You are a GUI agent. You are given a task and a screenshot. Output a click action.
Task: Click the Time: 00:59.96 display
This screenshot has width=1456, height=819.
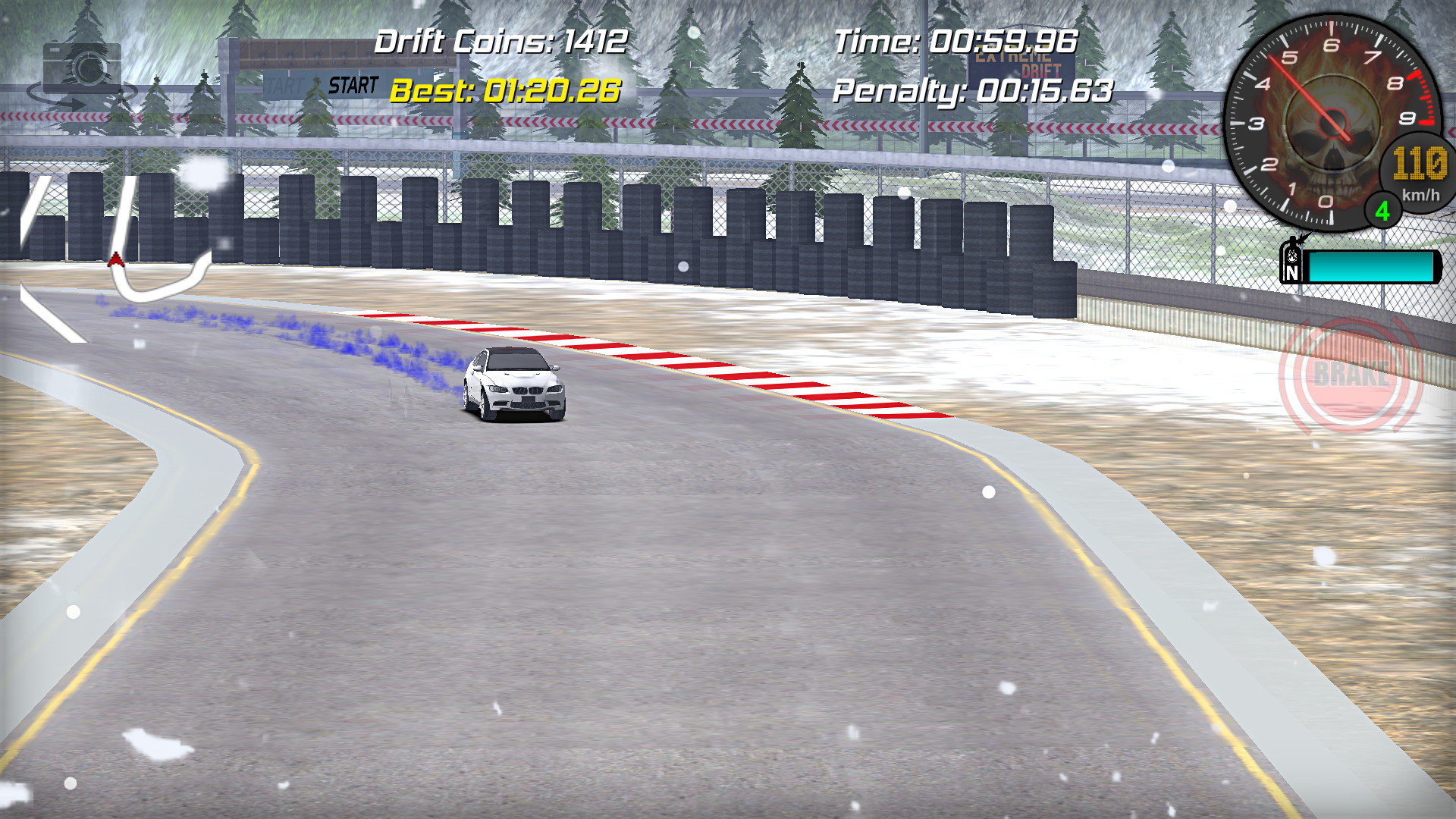[x=955, y=42]
